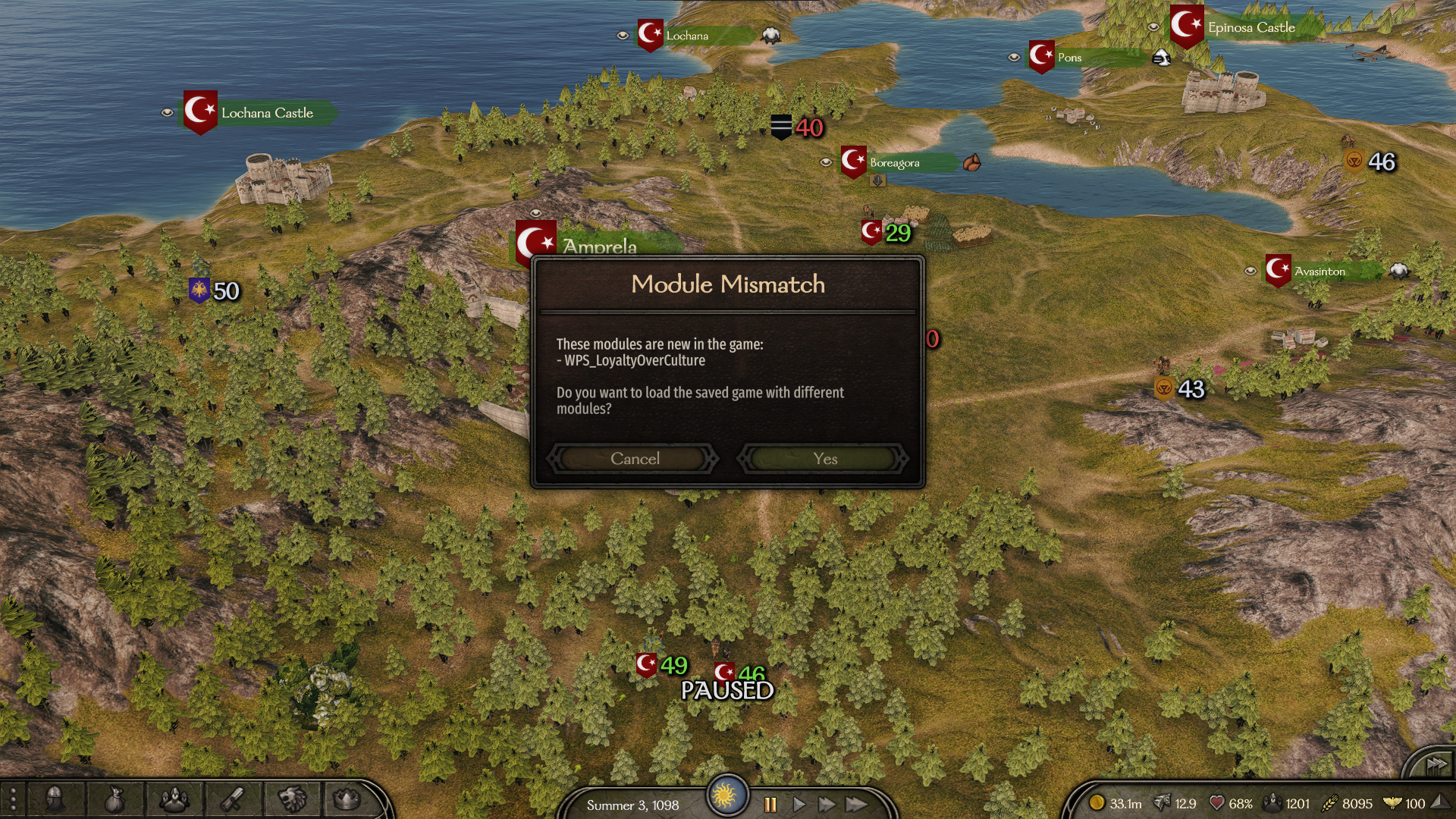Select the Avasinton village nameplate
The height and width of the screenshot is (819, 1456).
(1319, 271)
